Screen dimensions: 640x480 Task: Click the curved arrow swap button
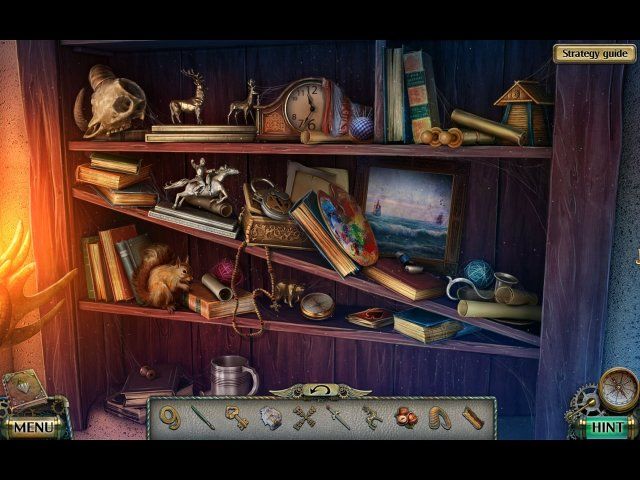tap(320, 389)
